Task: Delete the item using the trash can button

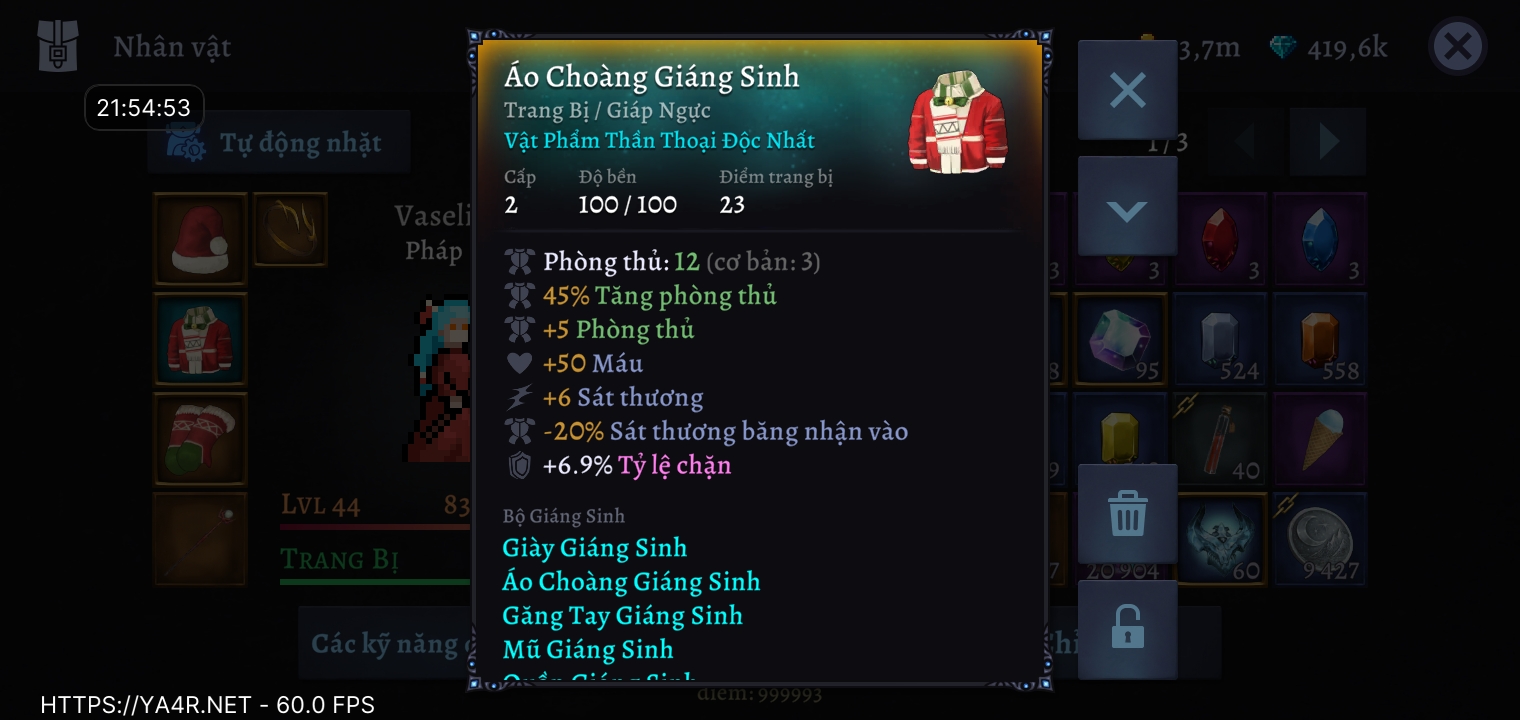Action: 1127,515
